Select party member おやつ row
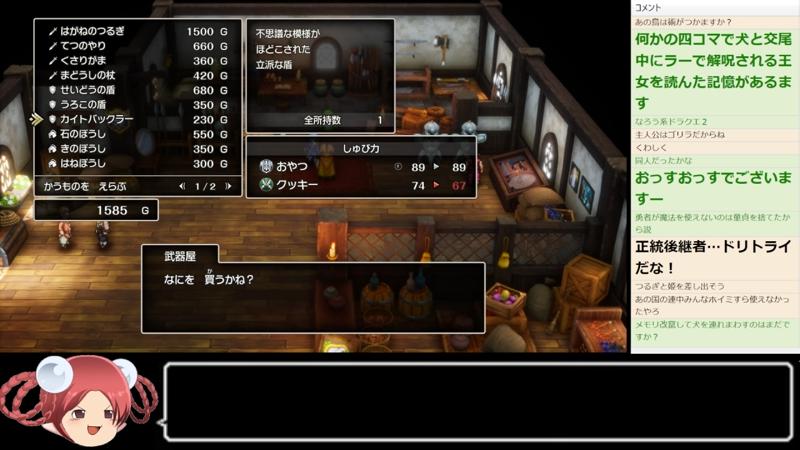This screenshot has height=450, width=800. coord(360,167)
